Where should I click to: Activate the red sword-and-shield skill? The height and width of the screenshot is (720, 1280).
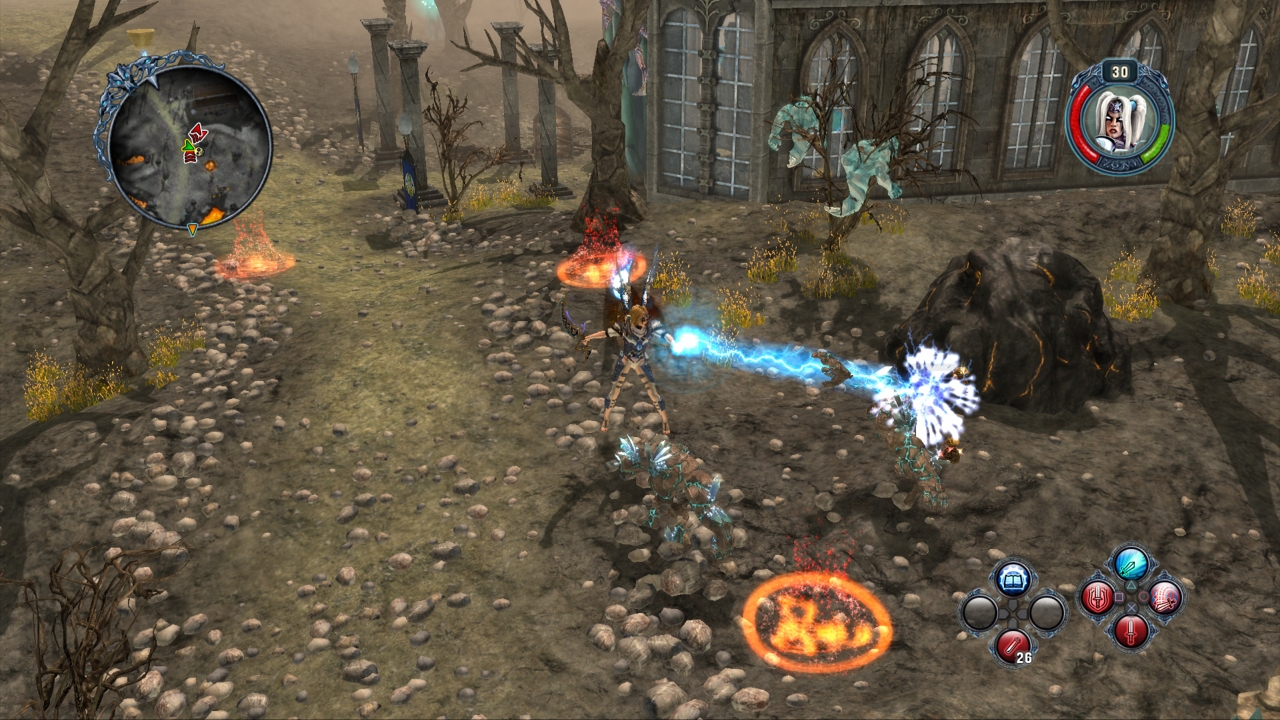(x=1097, y=598)
